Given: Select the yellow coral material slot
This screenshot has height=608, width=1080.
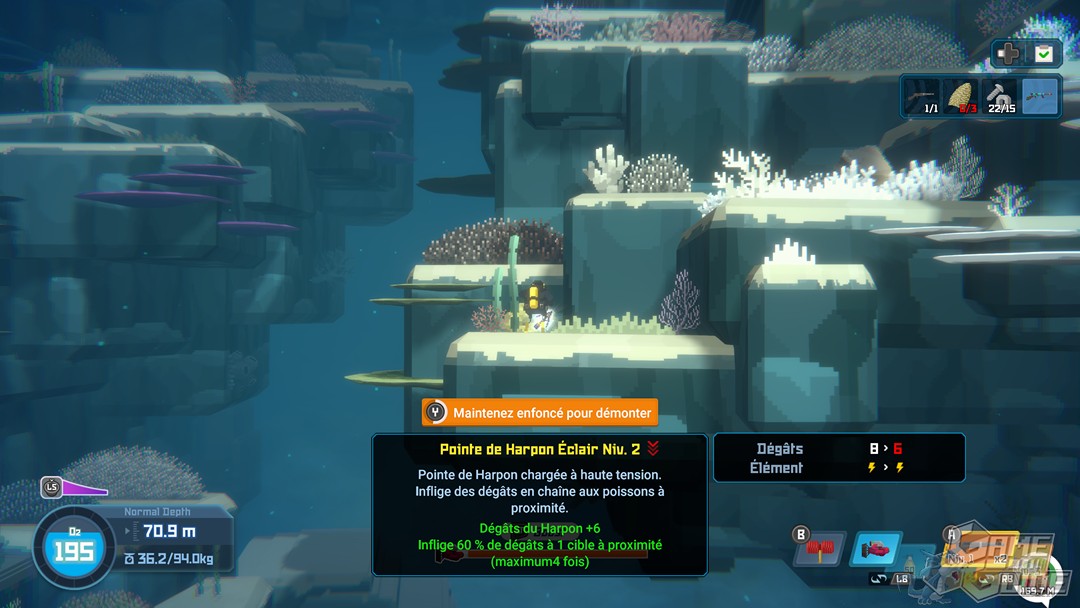Looking at the screenshot, I should click(961, 97).
